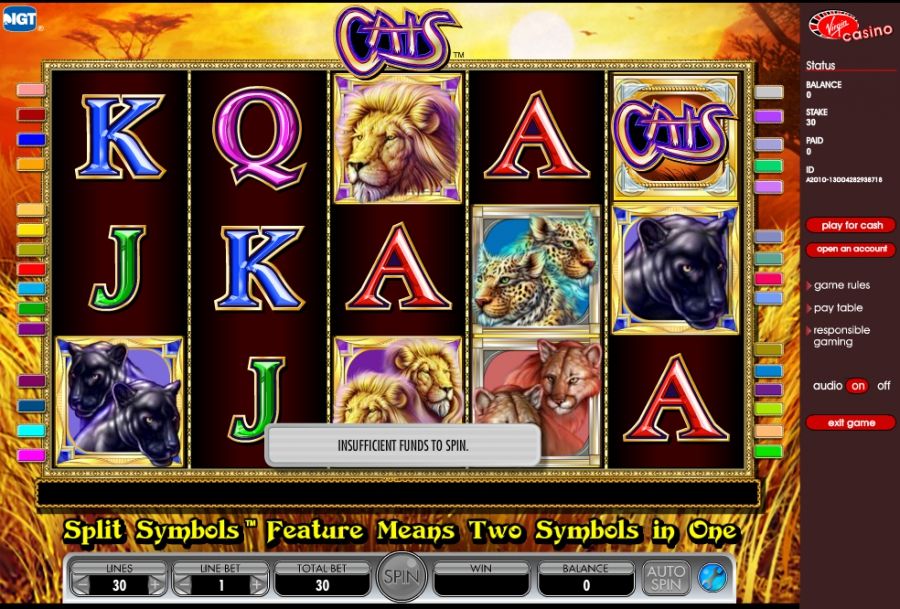
Task: Turn audio off
Action: tap(883, 386)
